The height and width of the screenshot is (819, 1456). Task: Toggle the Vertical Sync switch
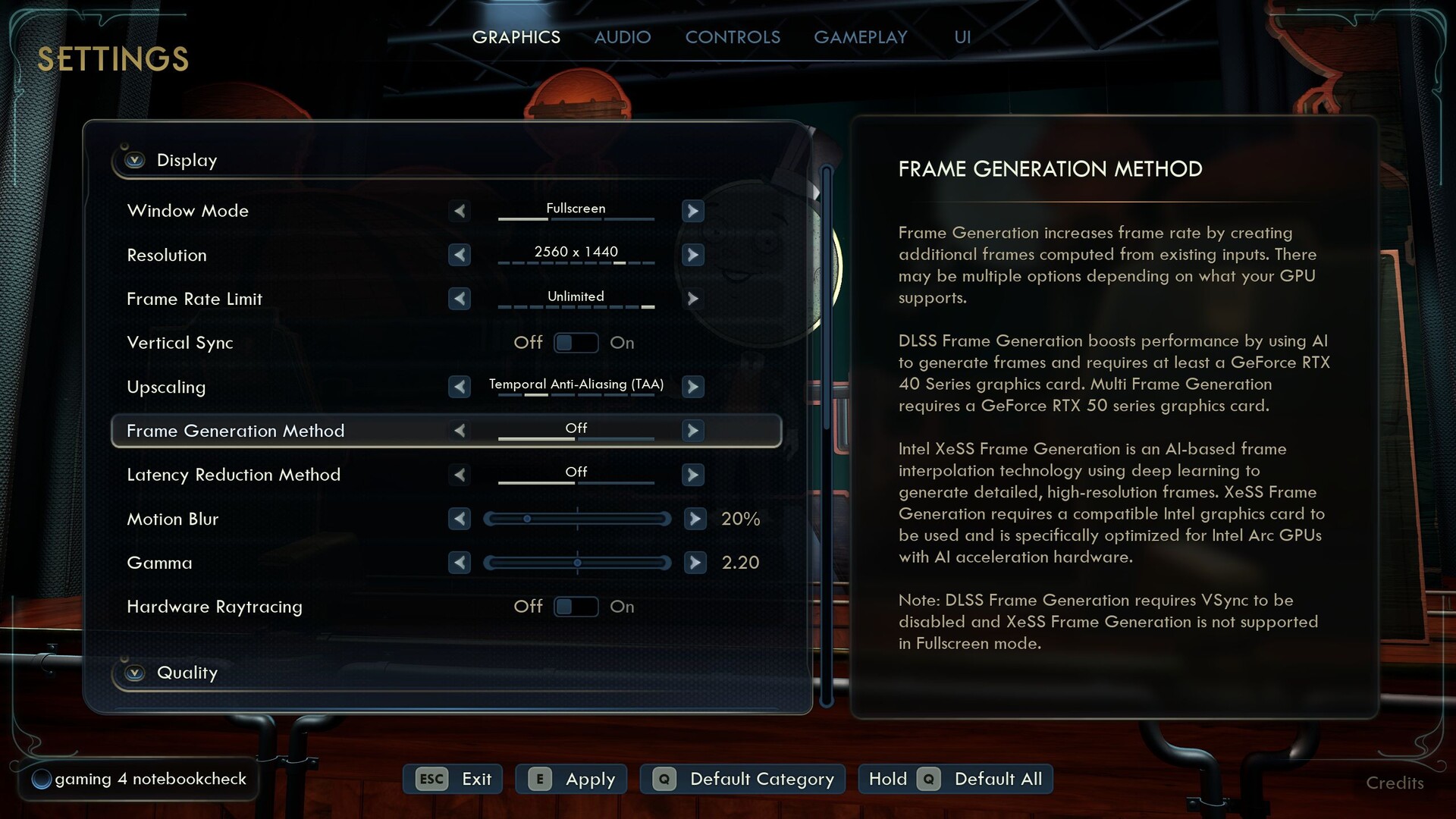(576, 343)
